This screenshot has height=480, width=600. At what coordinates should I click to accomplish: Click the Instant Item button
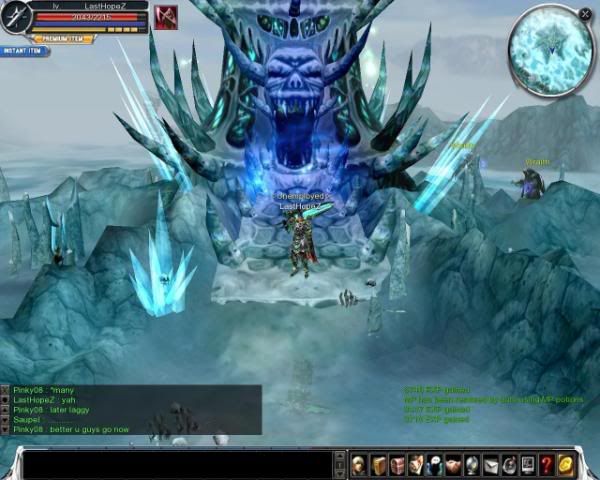[x=25, y=50]
